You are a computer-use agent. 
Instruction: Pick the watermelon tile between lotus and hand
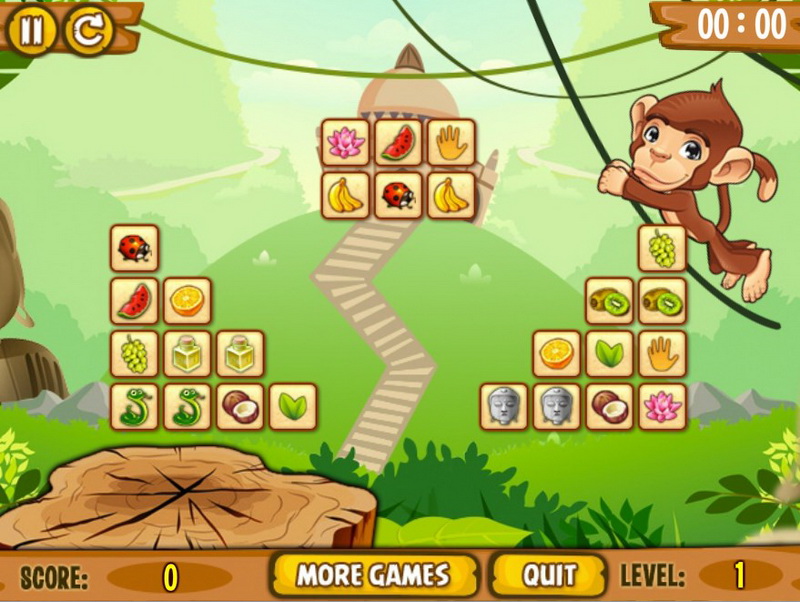pos(398,143)
